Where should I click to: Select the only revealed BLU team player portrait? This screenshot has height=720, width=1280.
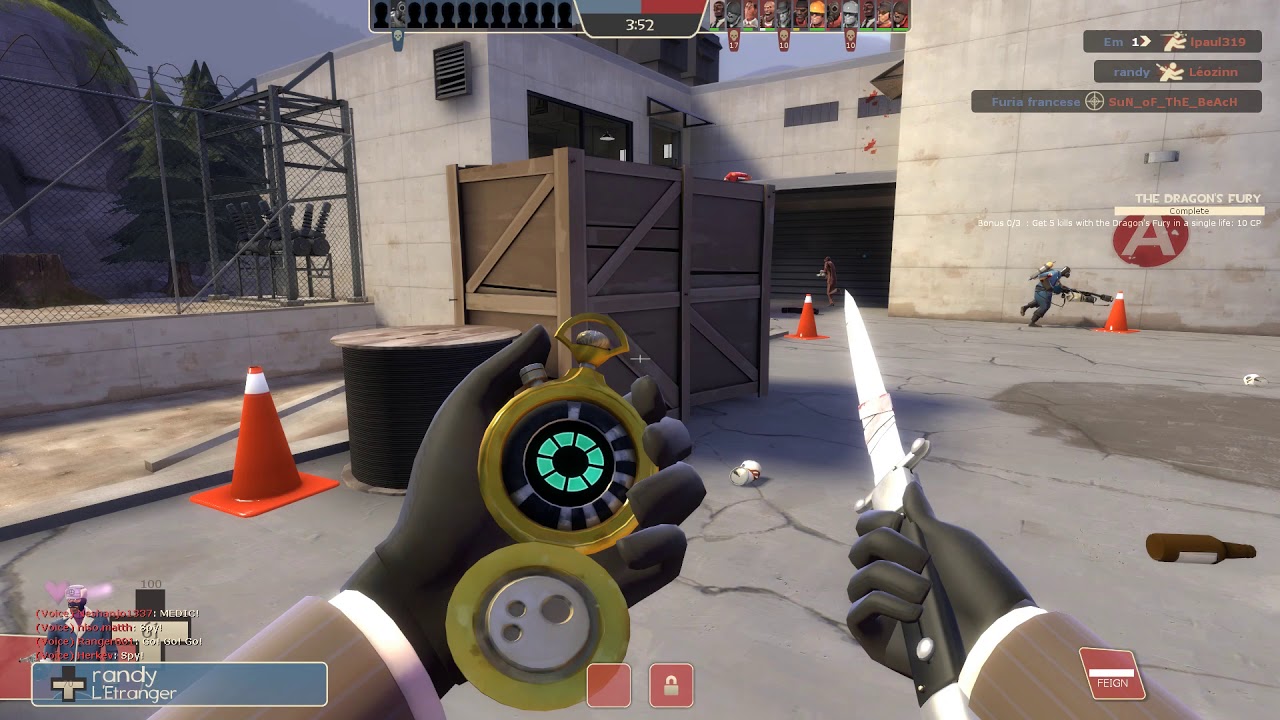tap(398, 14)
